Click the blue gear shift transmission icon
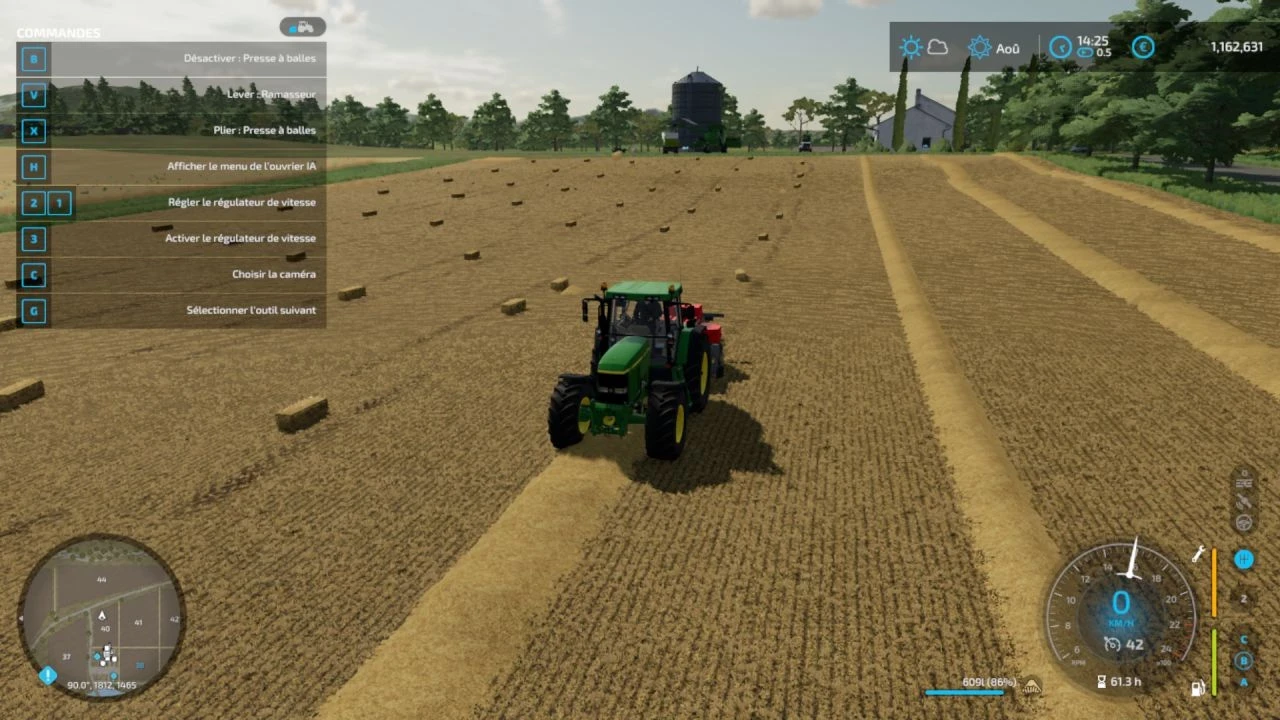The height and width of the screenshot is (720, 1280). pos(1244,560)
